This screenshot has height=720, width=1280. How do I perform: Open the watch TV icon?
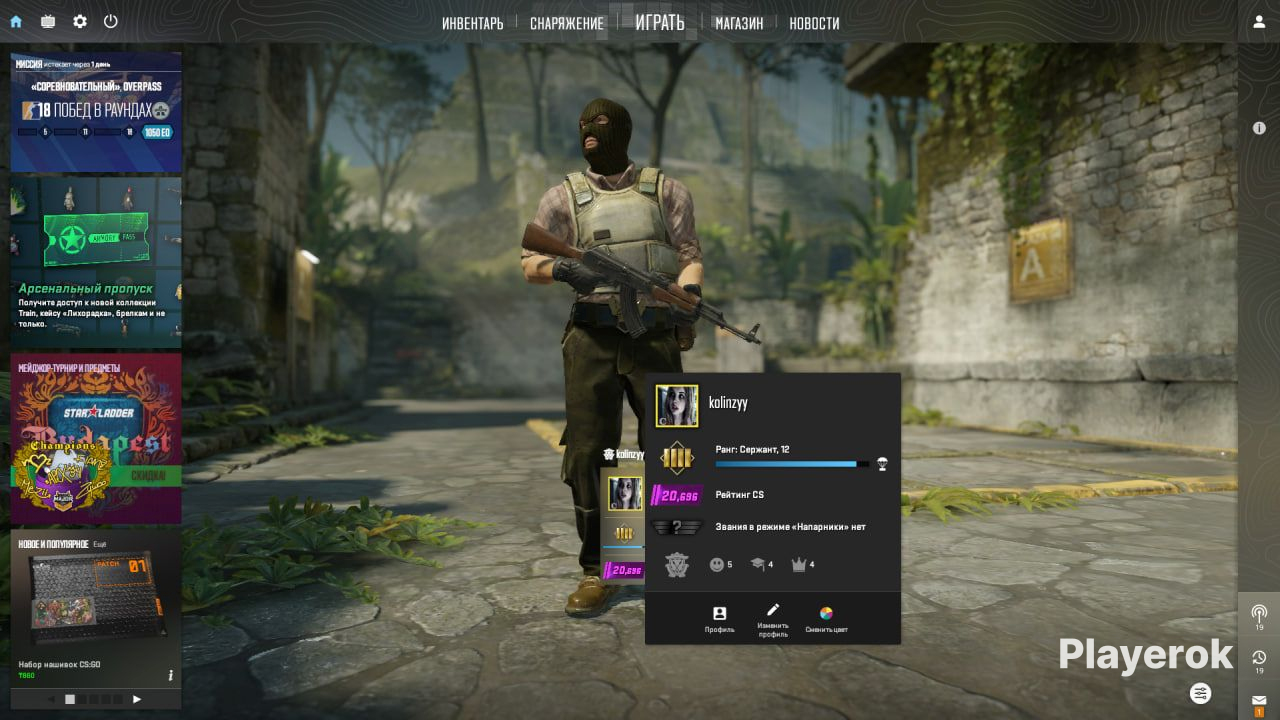[x=48, y=21]
